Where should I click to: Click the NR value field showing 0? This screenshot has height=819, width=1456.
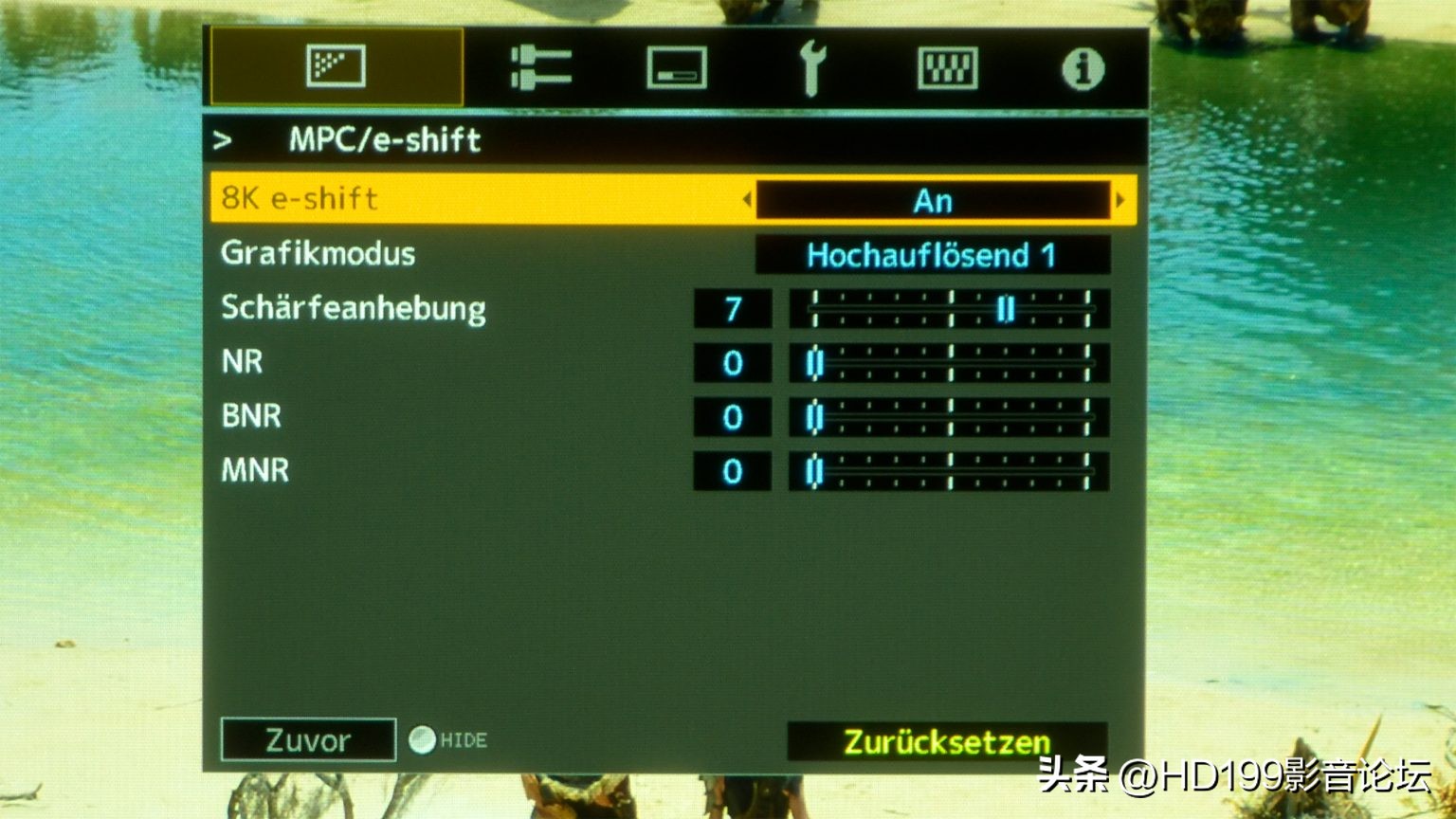click(731, 361)
